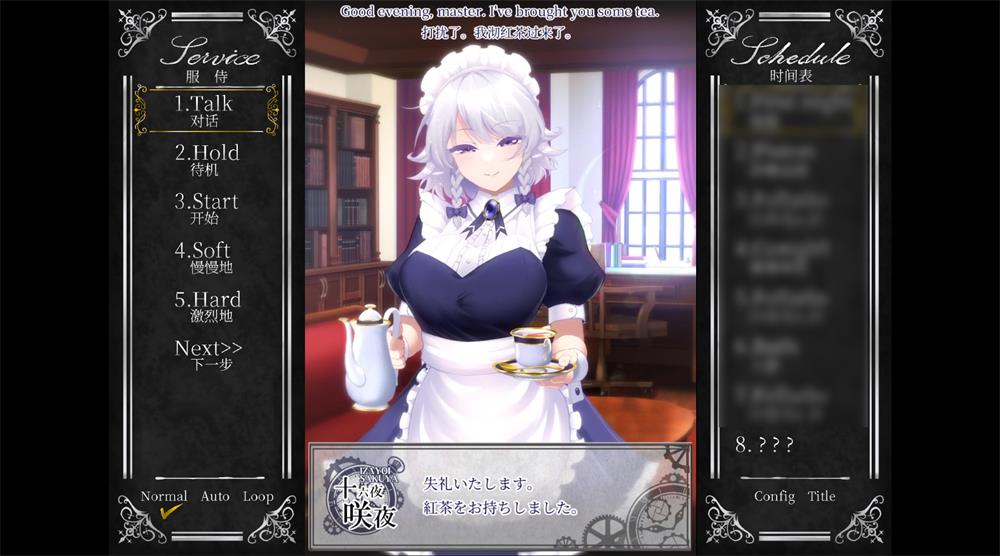The width and height of the screenshot is (1000, 556).
Task: Select the Soft option
Action: [204, 257]
